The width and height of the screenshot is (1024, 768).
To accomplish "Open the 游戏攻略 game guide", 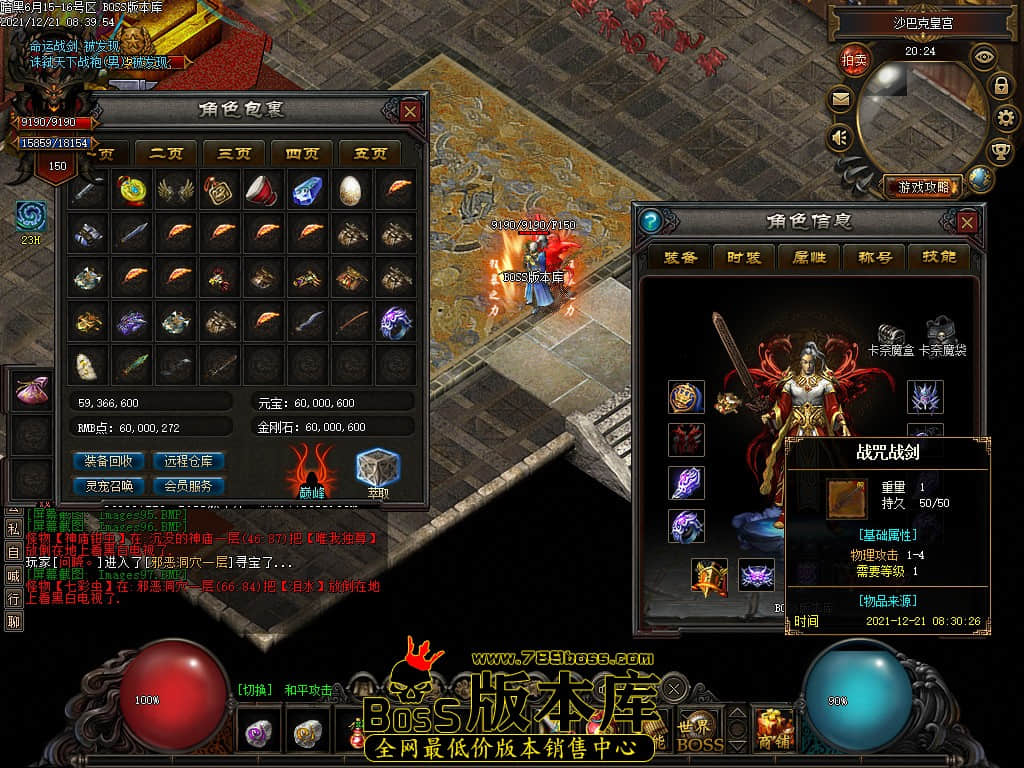I will (923, 186).
